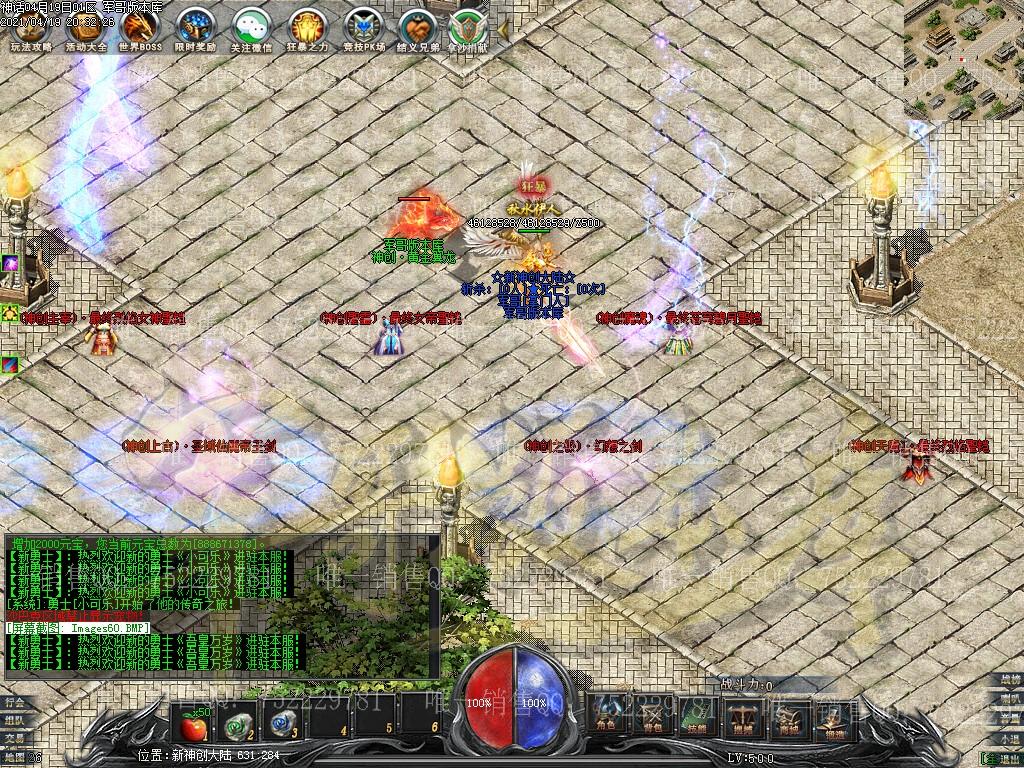The width and height of the screenshot is (1024, 768).
Task: Open the 交易 trade button
Action: (x=13, y=738)
